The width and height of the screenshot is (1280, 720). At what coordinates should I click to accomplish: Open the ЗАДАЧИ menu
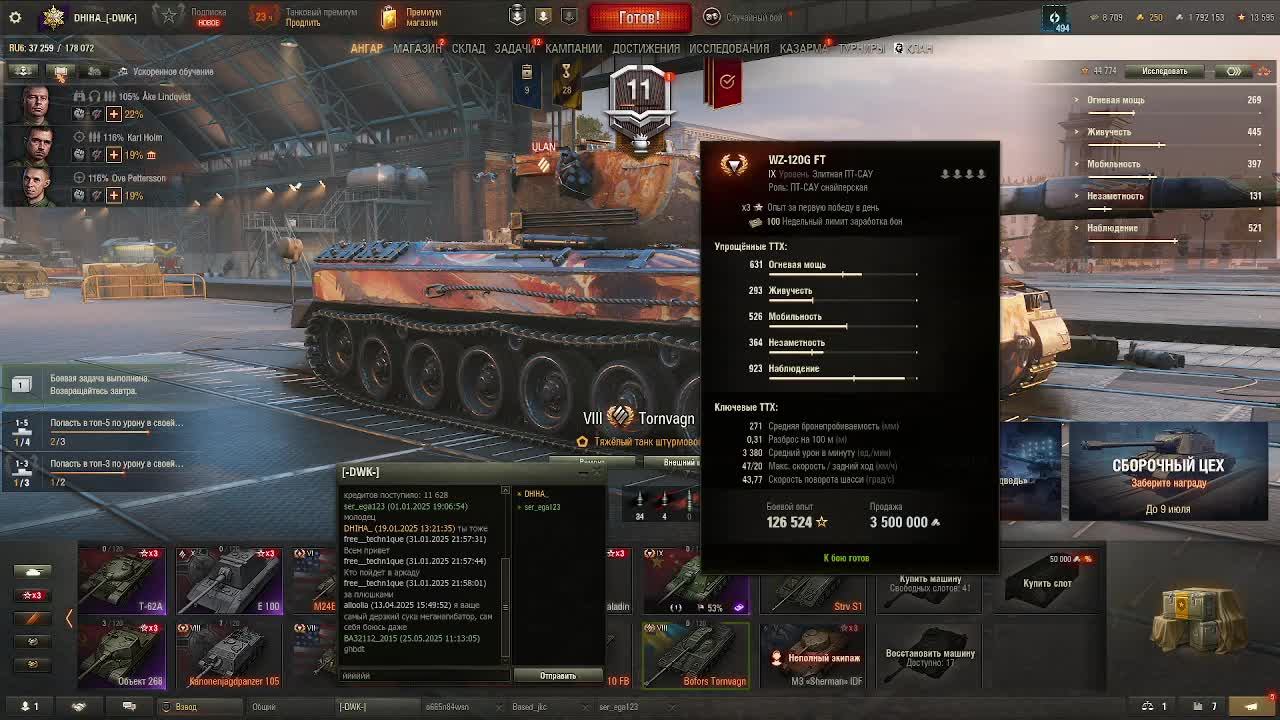coord(514,48)
